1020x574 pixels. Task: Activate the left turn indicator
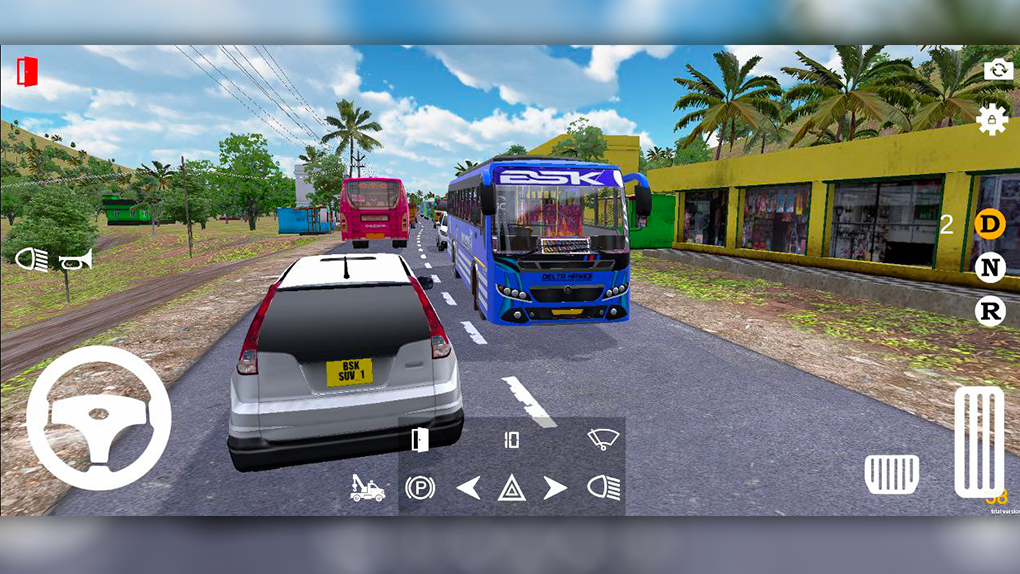click(468, 488)
